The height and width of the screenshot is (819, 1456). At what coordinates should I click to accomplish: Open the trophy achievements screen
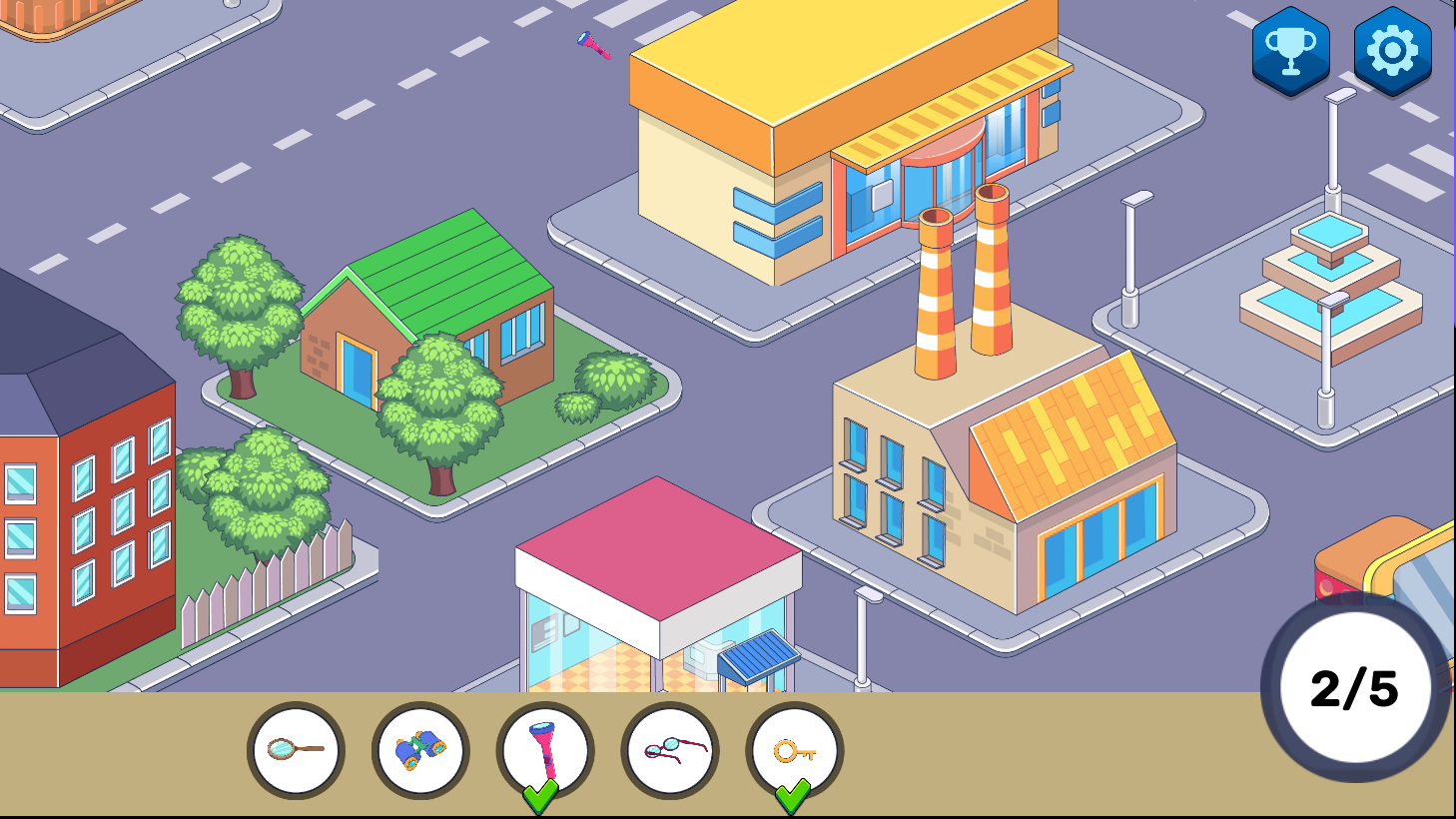coord(1290,50)
